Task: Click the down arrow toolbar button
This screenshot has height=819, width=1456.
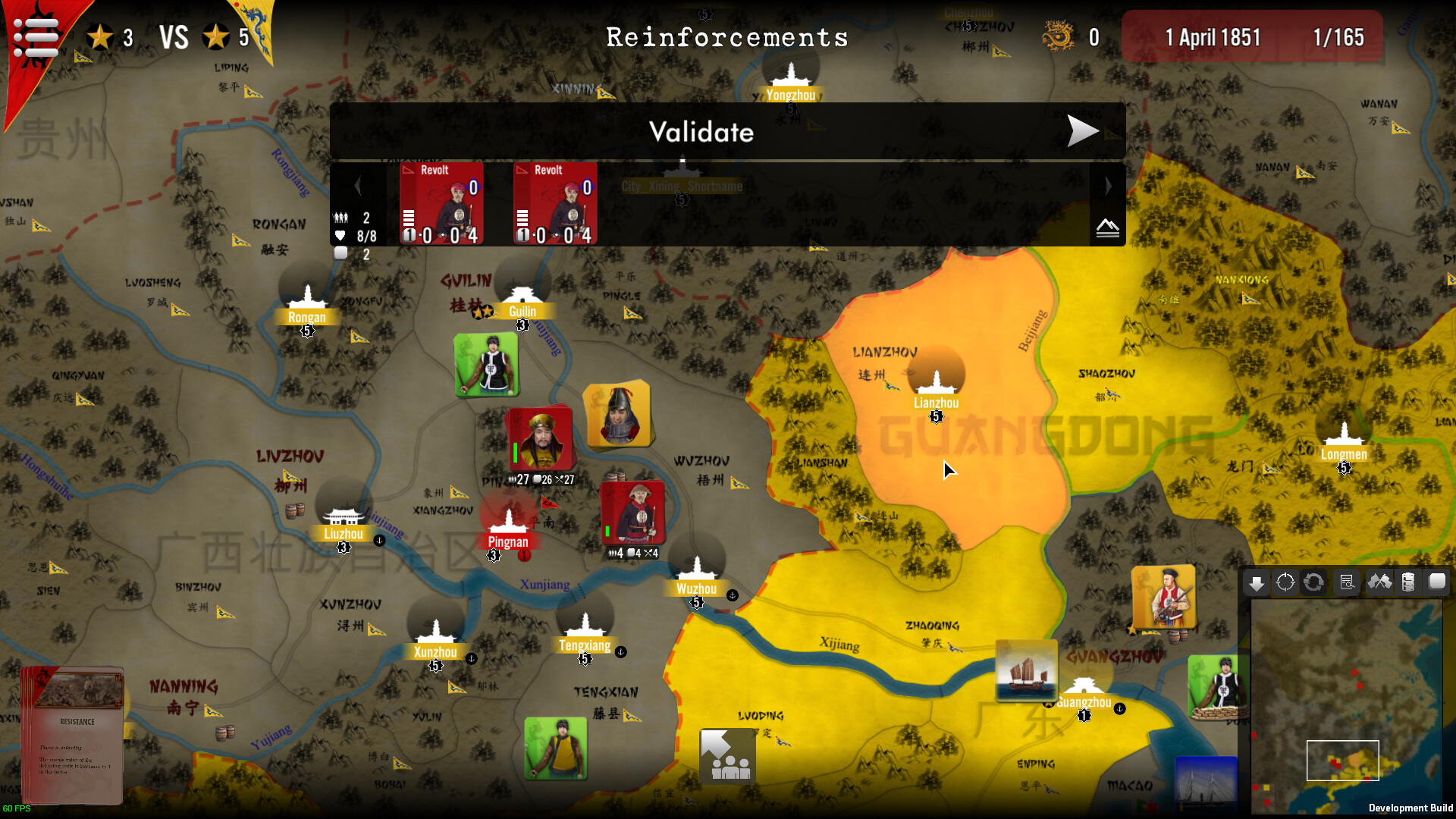Action: click(x=1257, y=582)
